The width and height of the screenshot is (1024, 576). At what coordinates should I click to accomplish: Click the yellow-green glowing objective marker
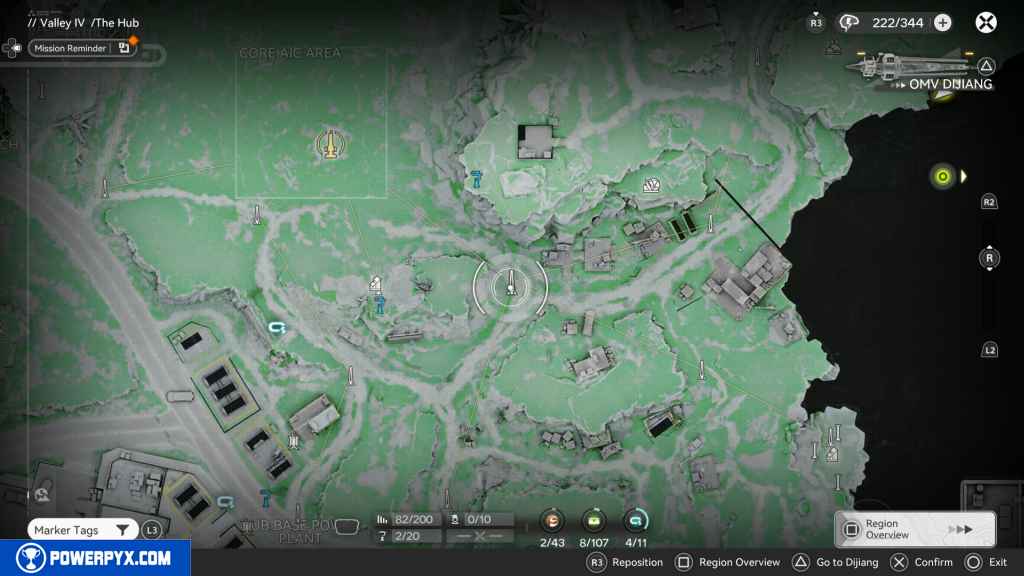[x=941, y=177]
